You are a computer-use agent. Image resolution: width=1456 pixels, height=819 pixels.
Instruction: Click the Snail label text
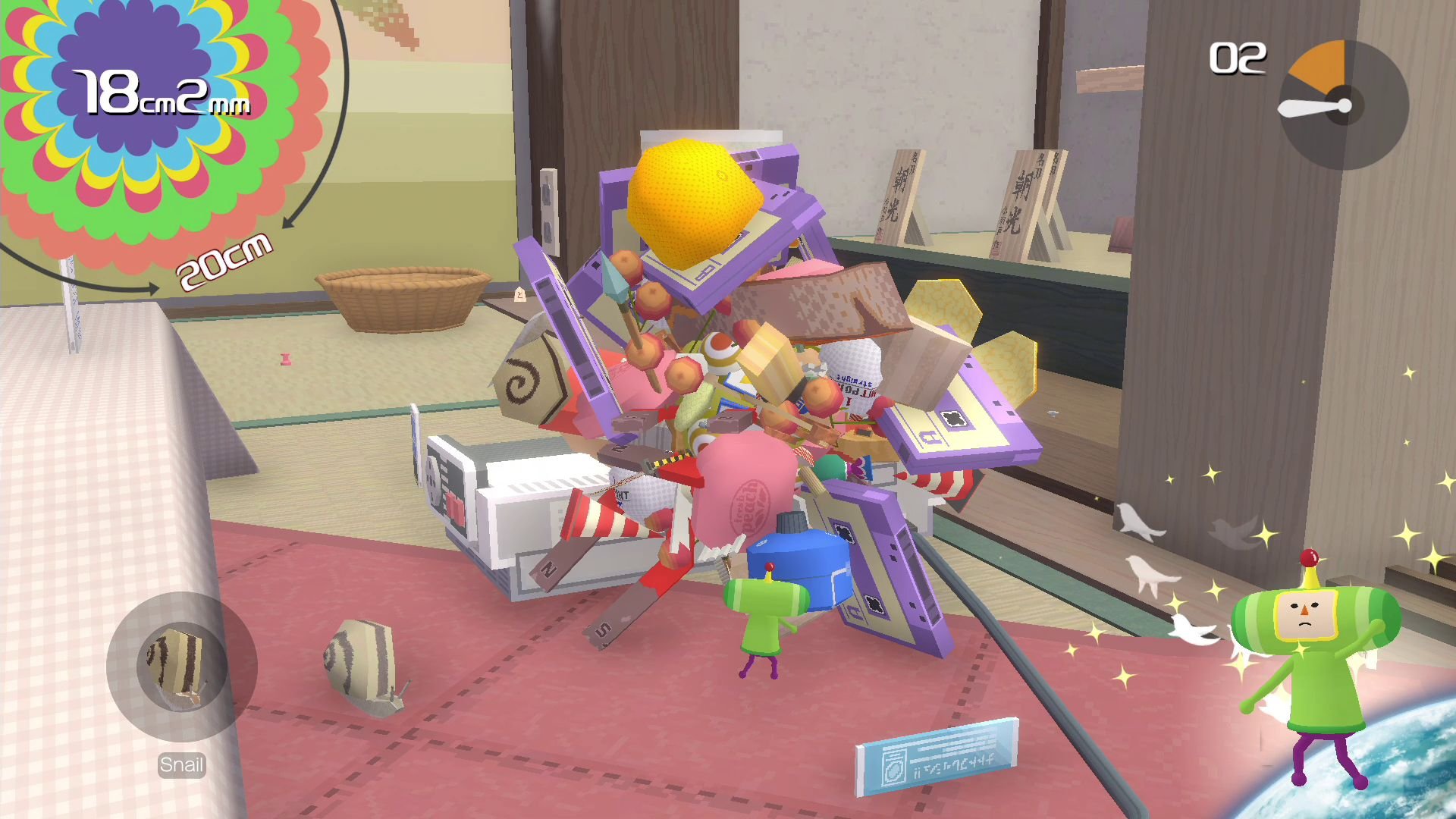[x=180, y=764]
